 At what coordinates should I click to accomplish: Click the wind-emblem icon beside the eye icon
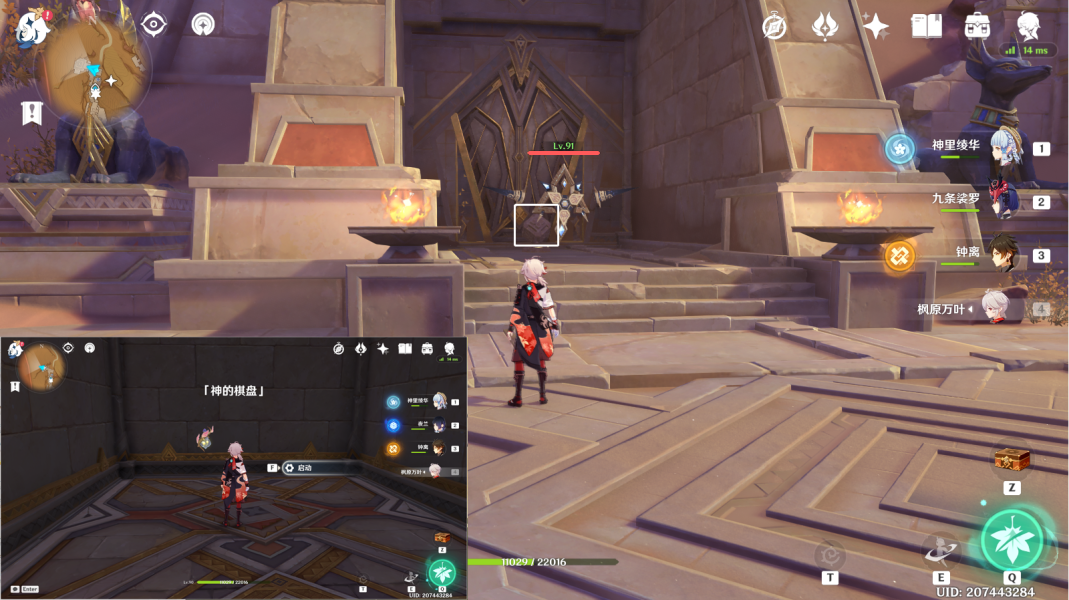tap(204, 24)
